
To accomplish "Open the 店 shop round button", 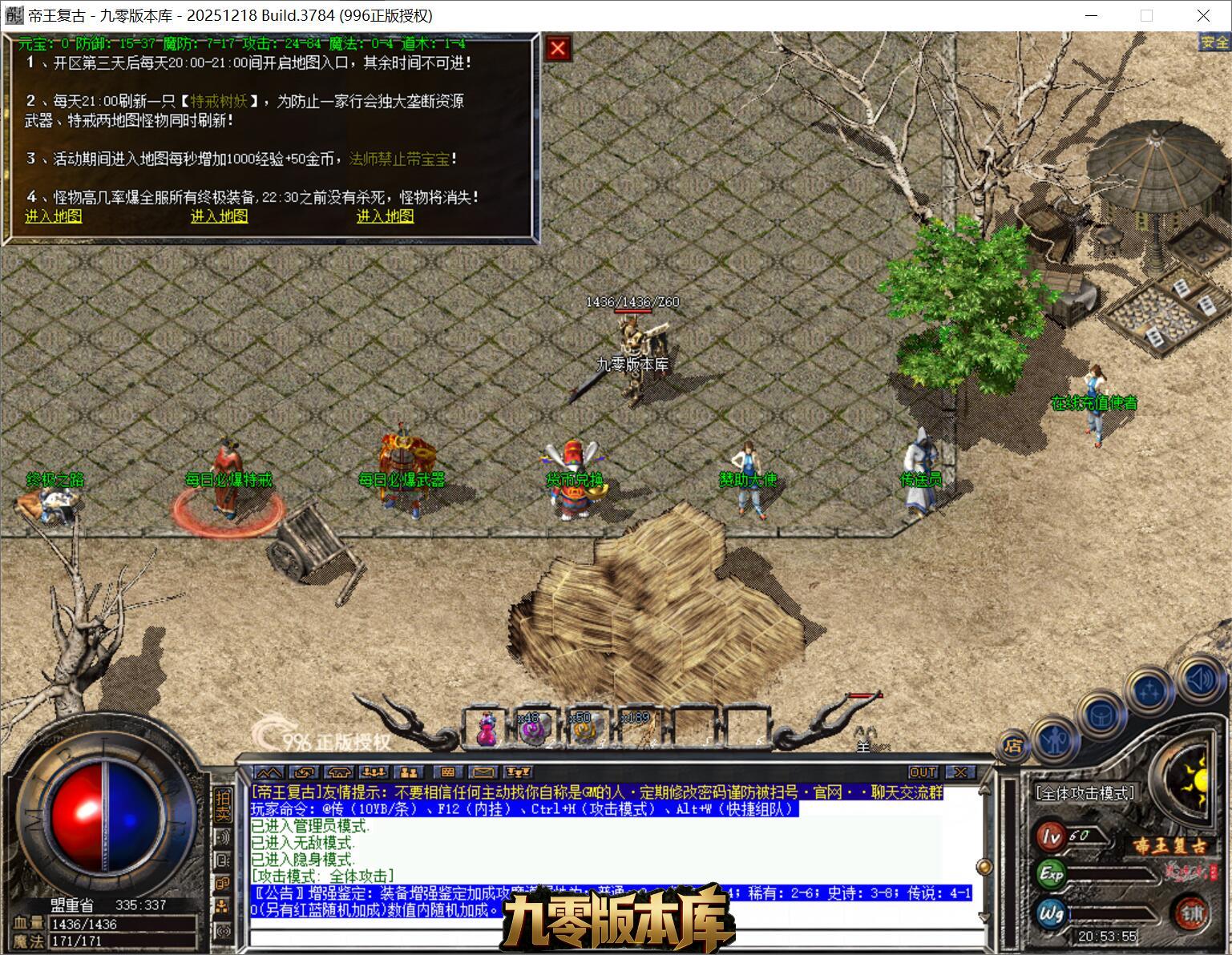I will (x=1013, y=747).
